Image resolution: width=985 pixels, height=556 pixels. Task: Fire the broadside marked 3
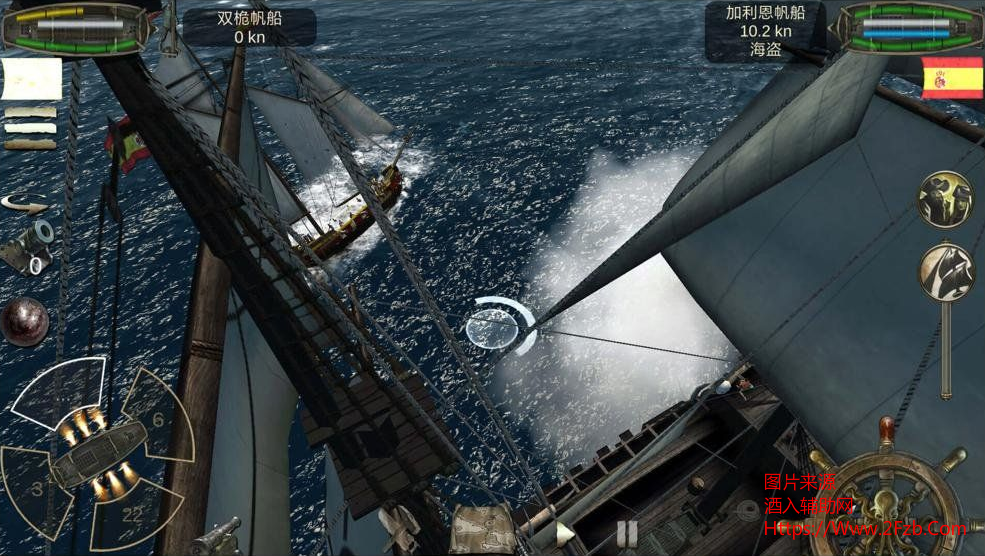[x=38, y=486]
